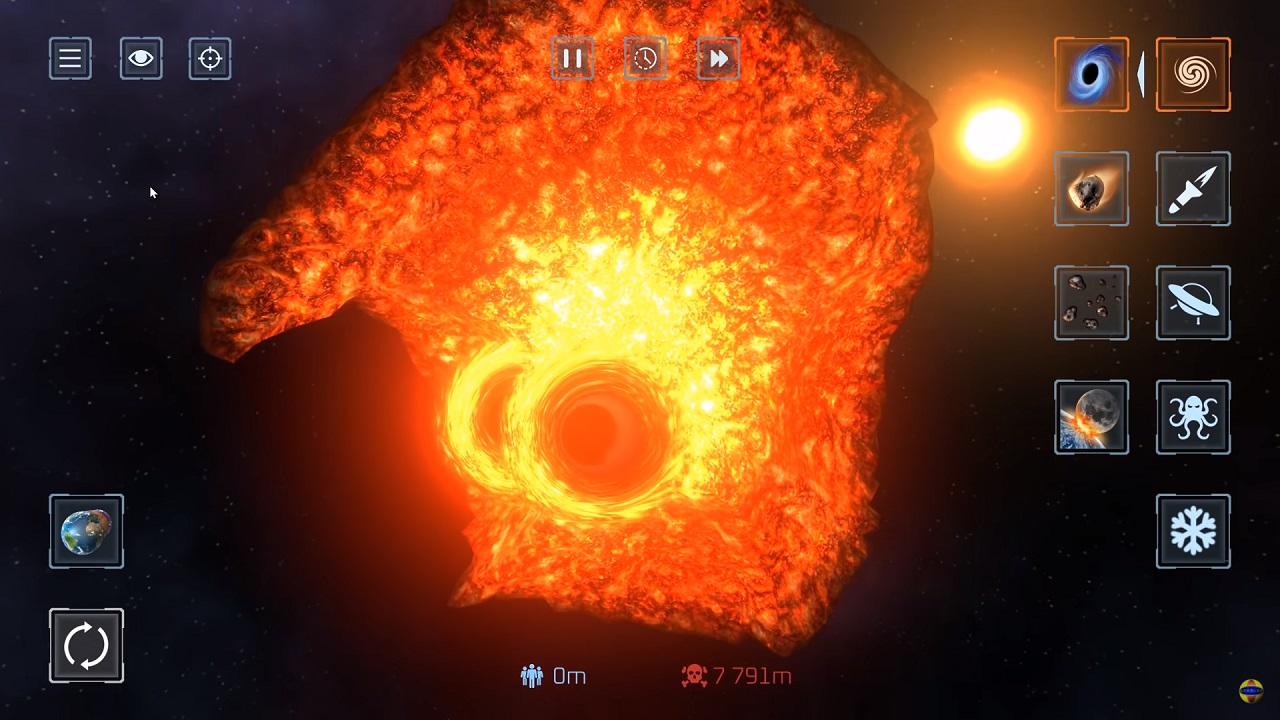Click the arrow beside black hole icon

1141,75
